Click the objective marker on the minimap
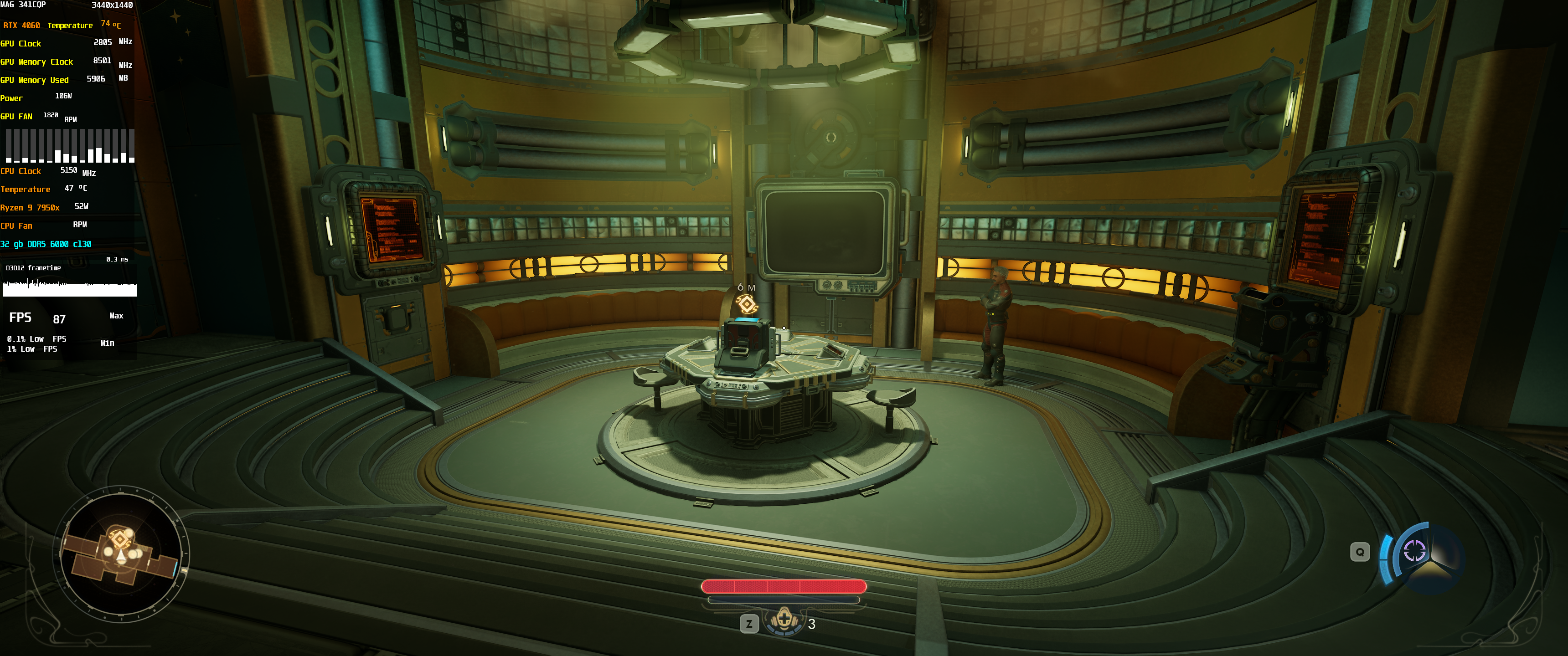 coord(120,540)
